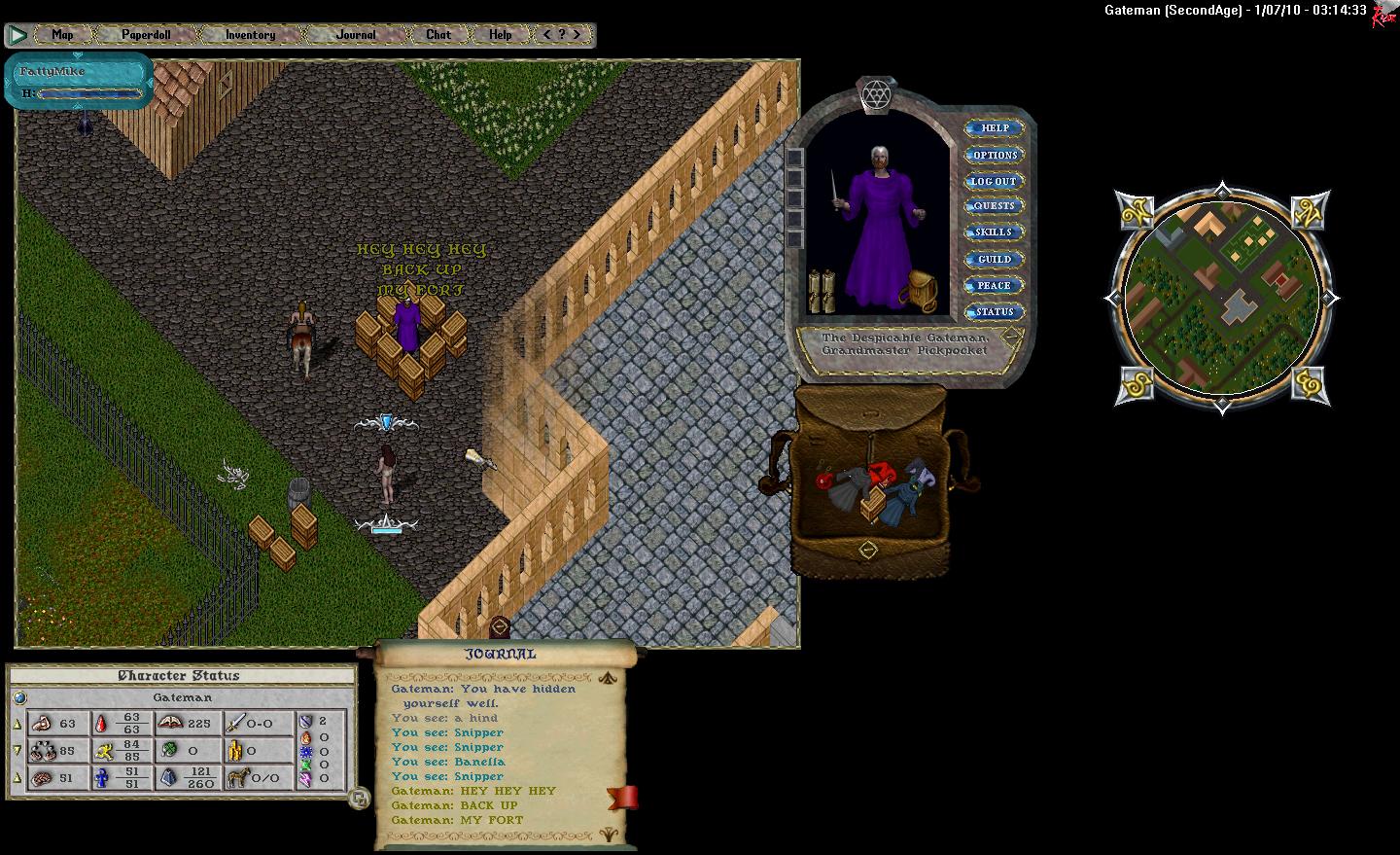Select the red clothing item in backpack
This screenshot has width=1400, height=855.
881,474
